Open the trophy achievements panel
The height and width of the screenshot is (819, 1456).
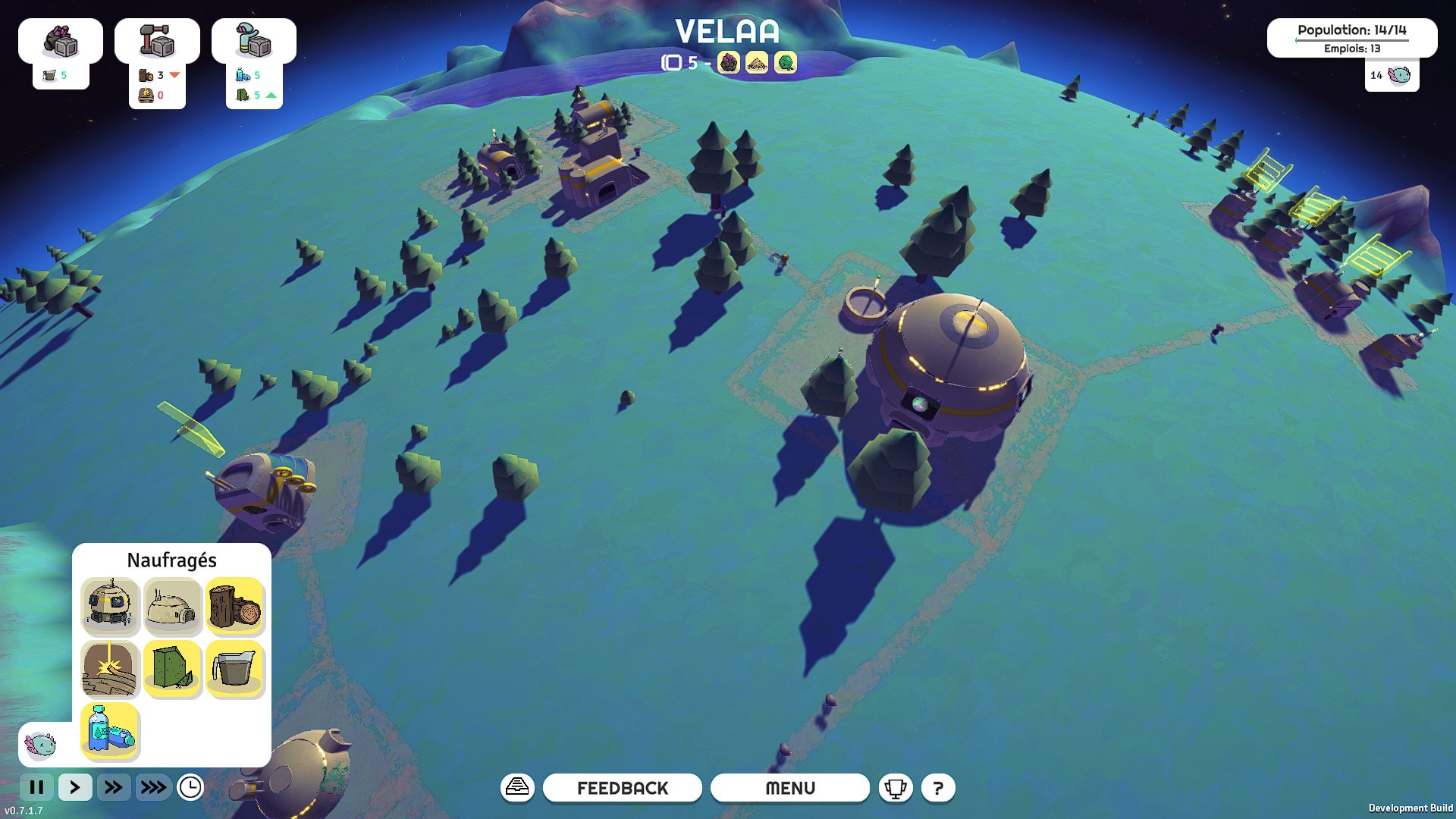click(895, 788)
